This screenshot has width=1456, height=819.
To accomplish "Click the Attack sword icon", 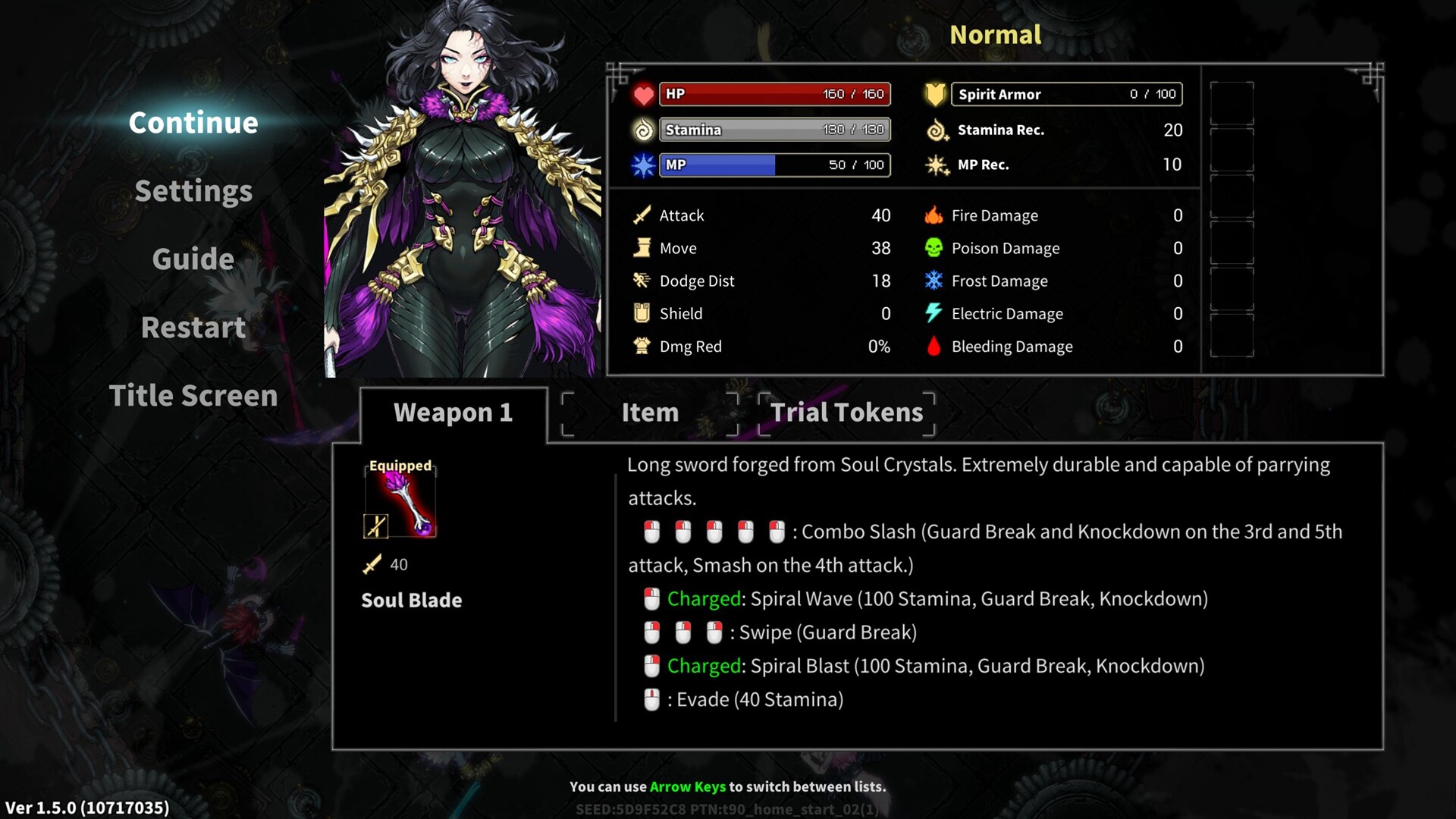I will point(641,215).
